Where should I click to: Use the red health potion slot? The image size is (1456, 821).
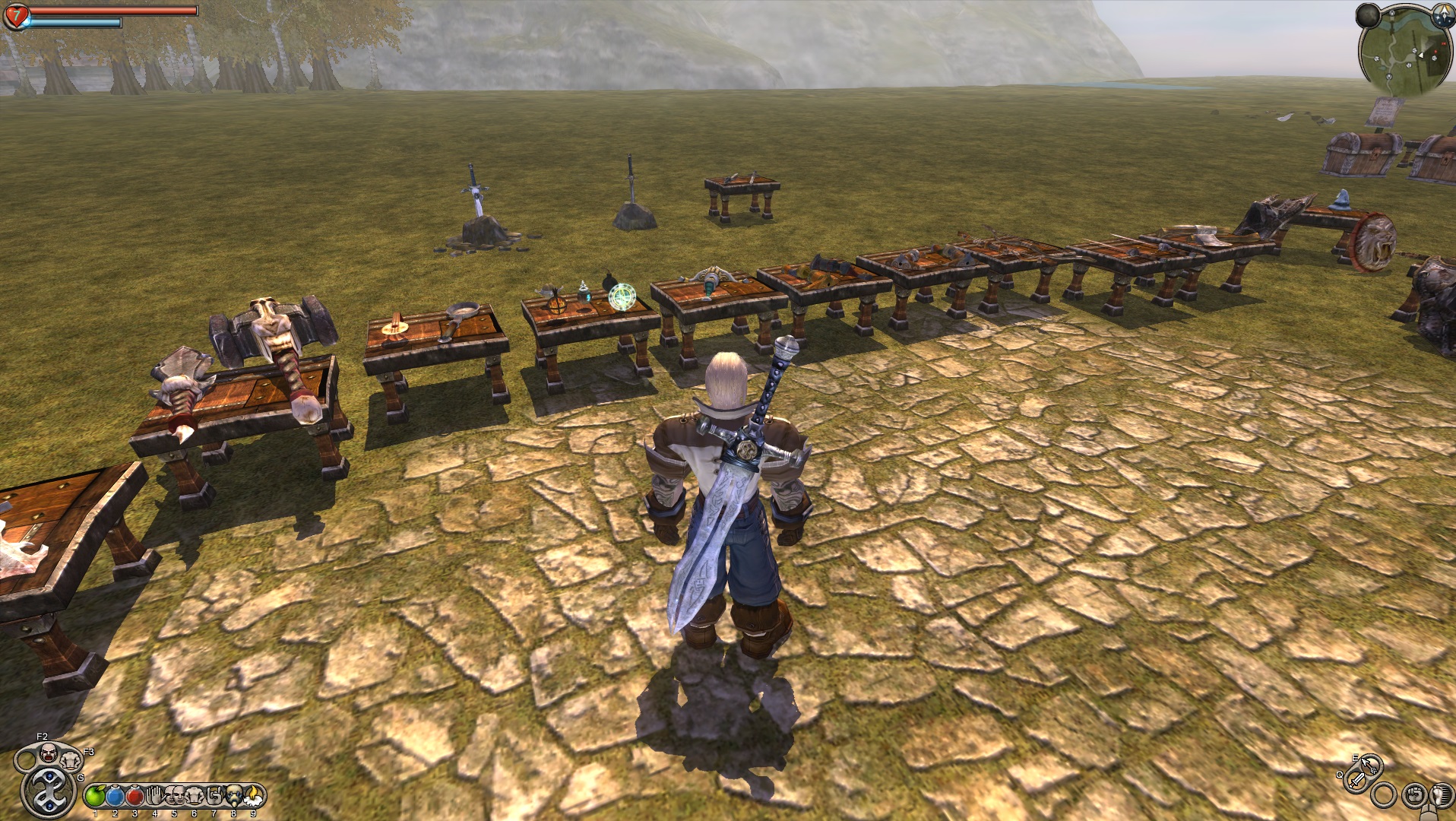(x=135, y=796)
